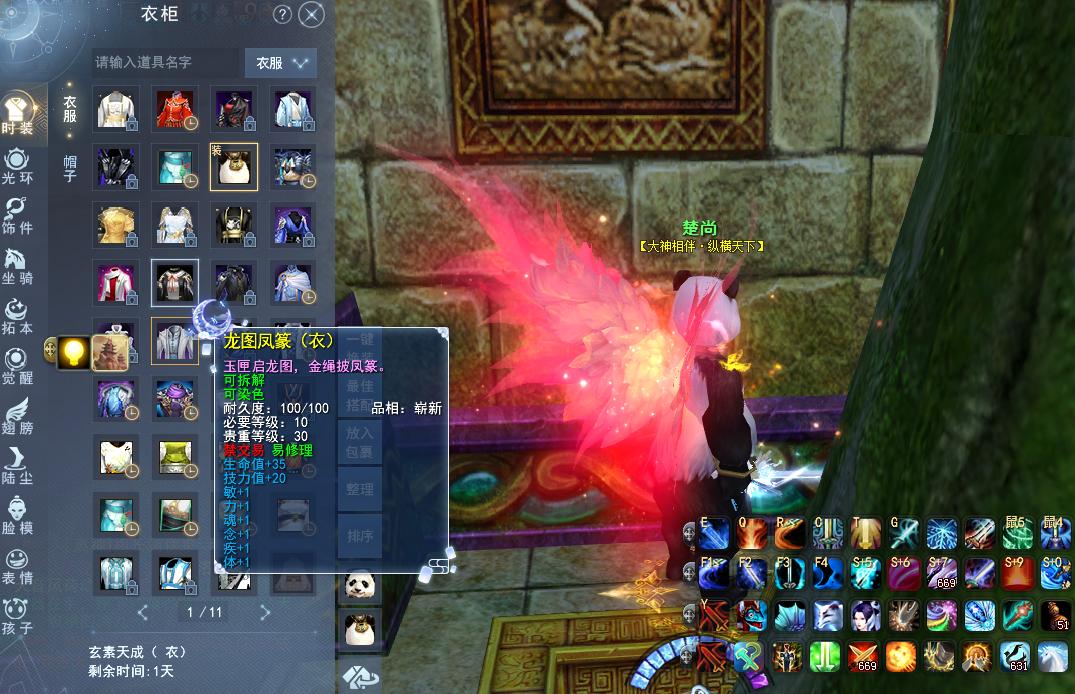Switch to the 饰件 accessories tab

tap(17, 216)
